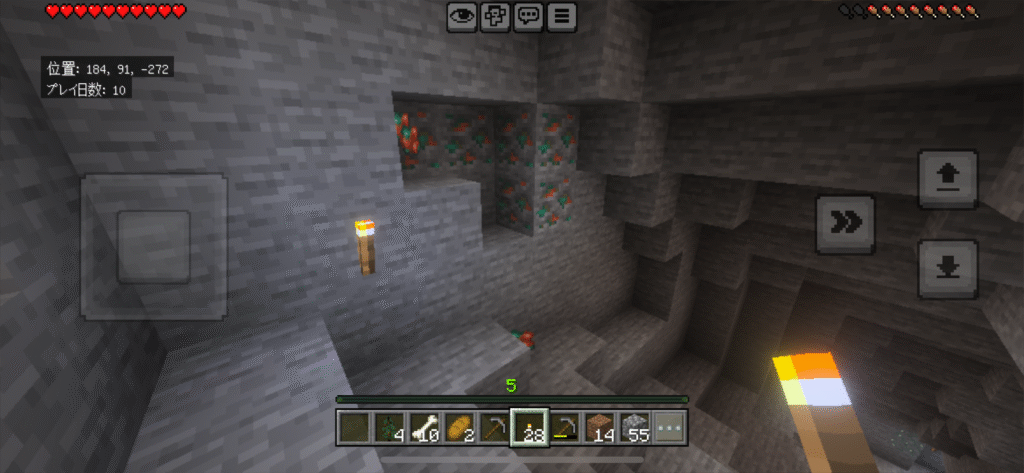Select the dirt block hotbar slot
The image size is (1024, 473).
click(x=600, y=428)
